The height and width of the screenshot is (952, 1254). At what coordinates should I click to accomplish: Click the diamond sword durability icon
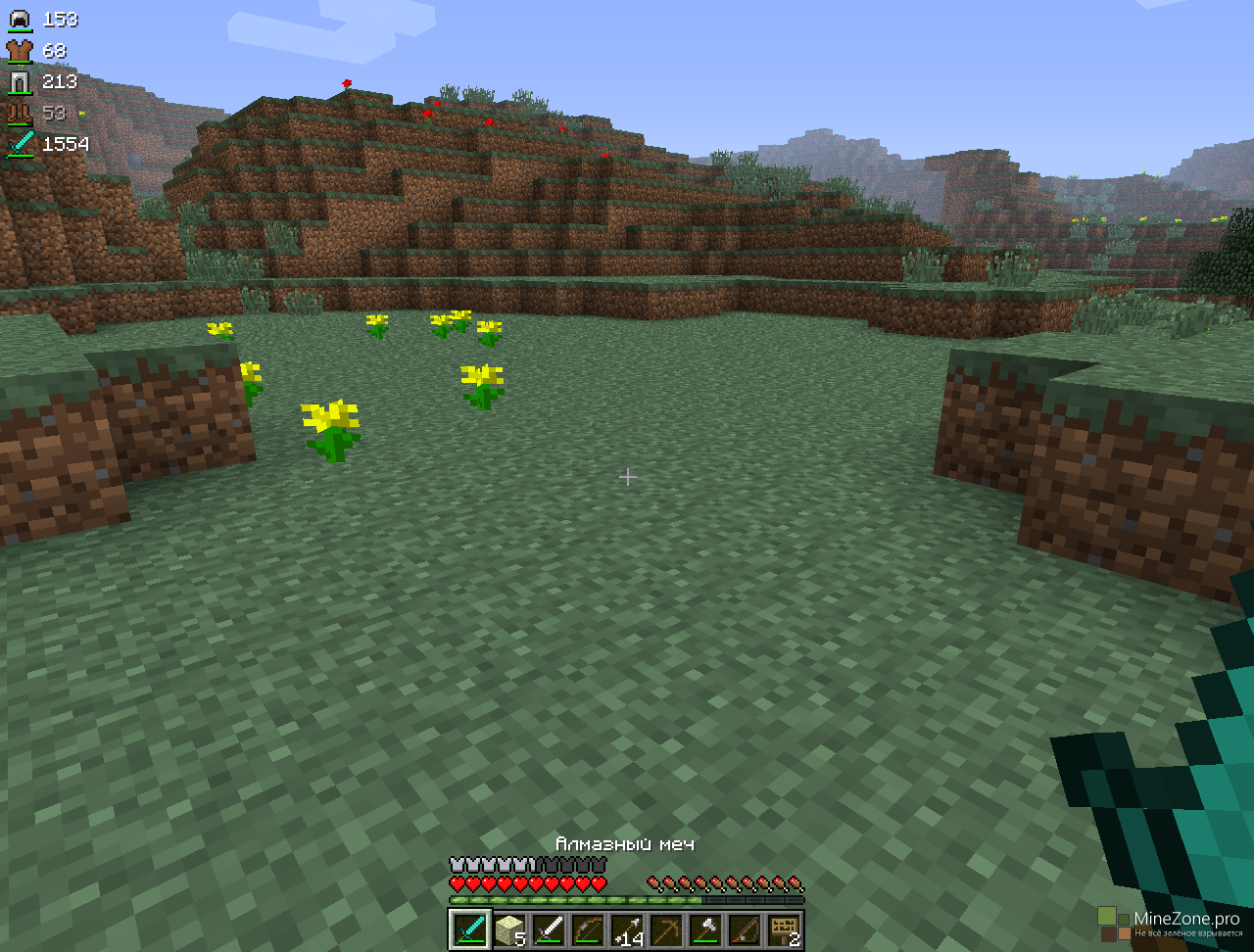click(x=20, y=144)
